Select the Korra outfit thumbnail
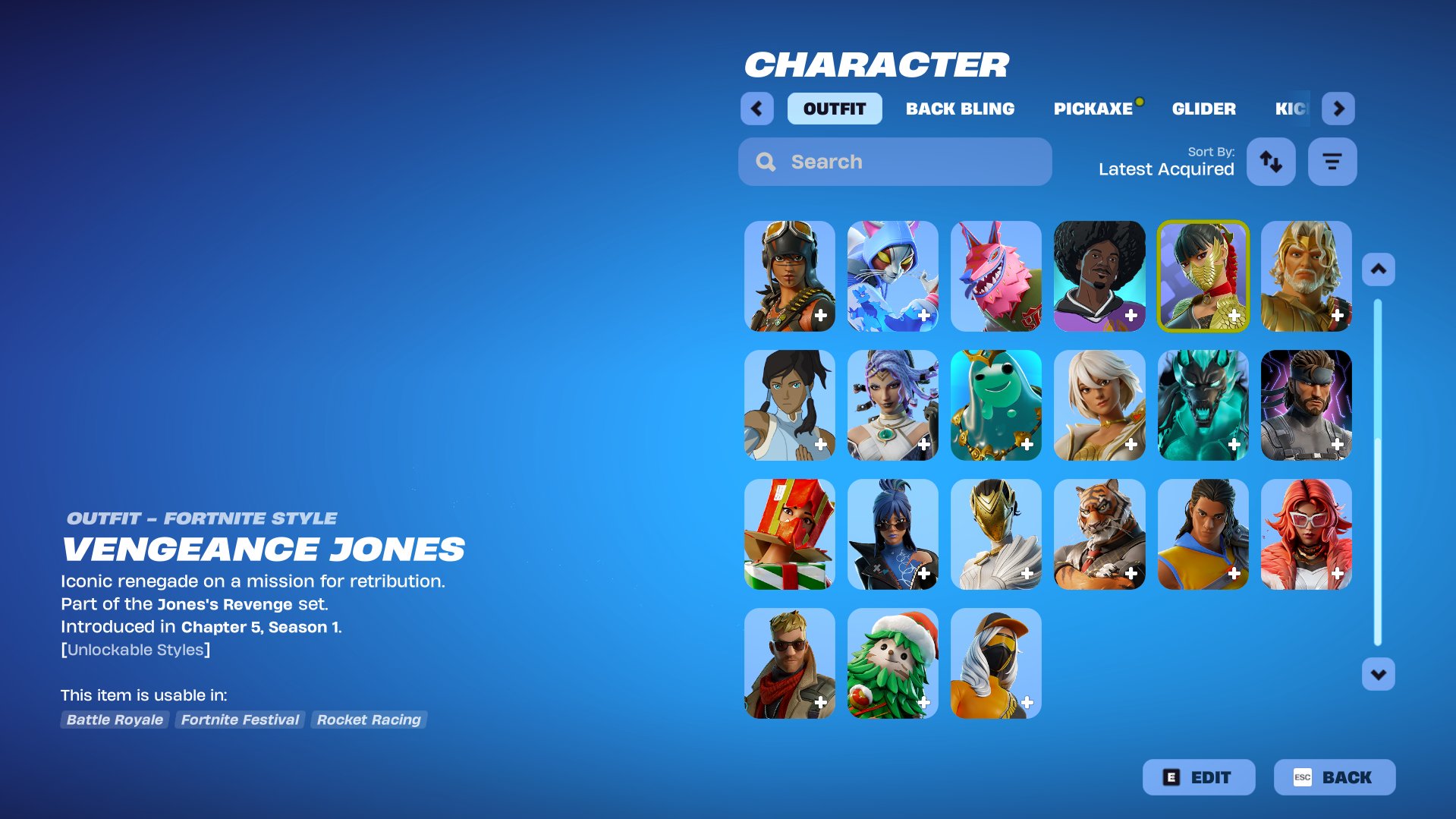 (788, 405)
